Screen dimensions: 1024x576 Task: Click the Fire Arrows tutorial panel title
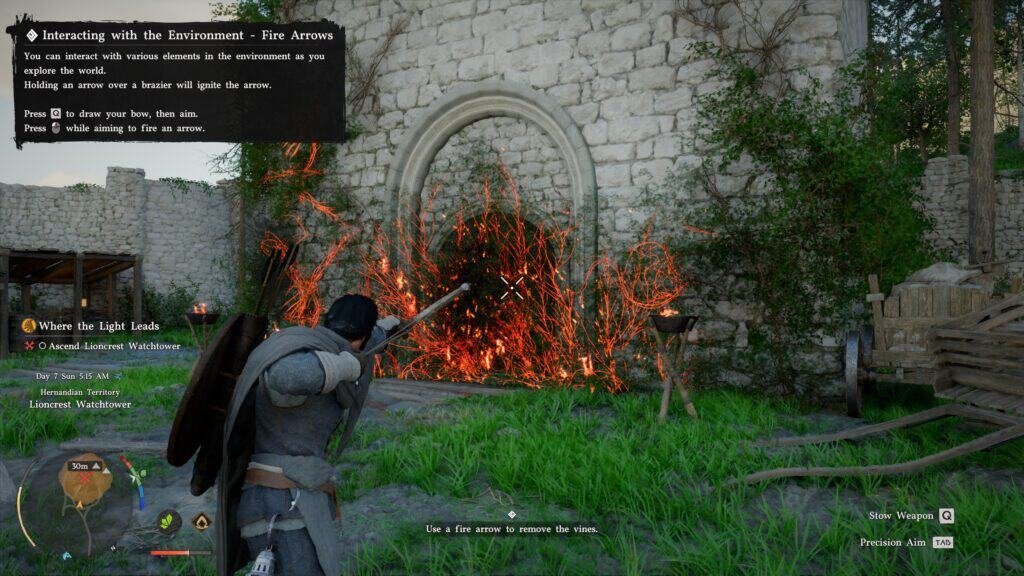187,35
